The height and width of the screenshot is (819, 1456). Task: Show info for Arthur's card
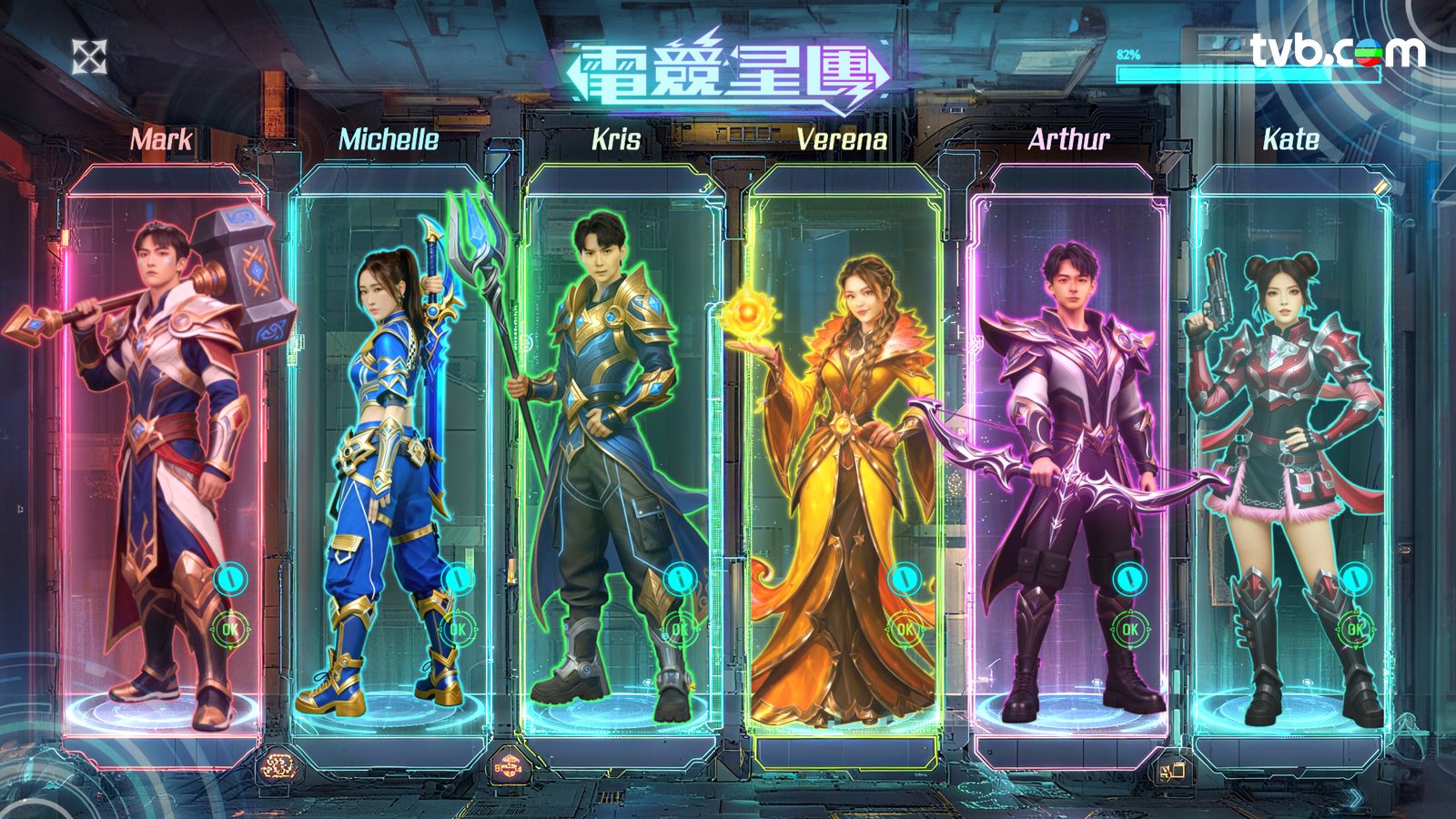pos(1129,578)
